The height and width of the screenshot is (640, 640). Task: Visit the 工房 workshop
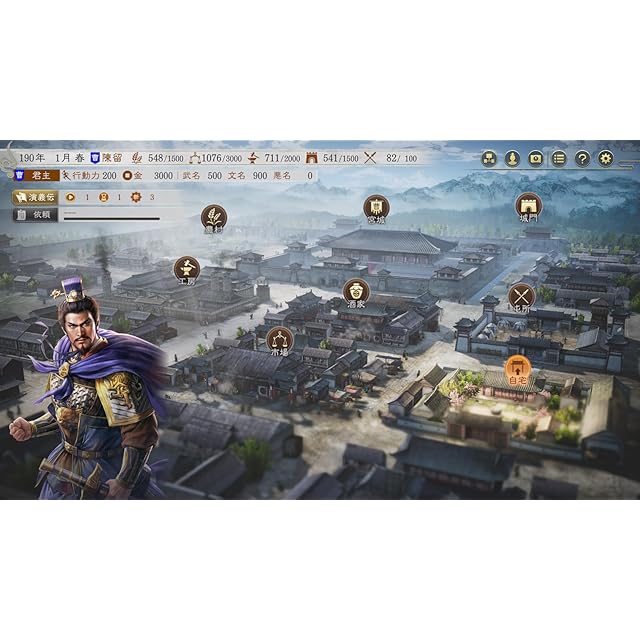pyautogui.click(x=187, y=268)
